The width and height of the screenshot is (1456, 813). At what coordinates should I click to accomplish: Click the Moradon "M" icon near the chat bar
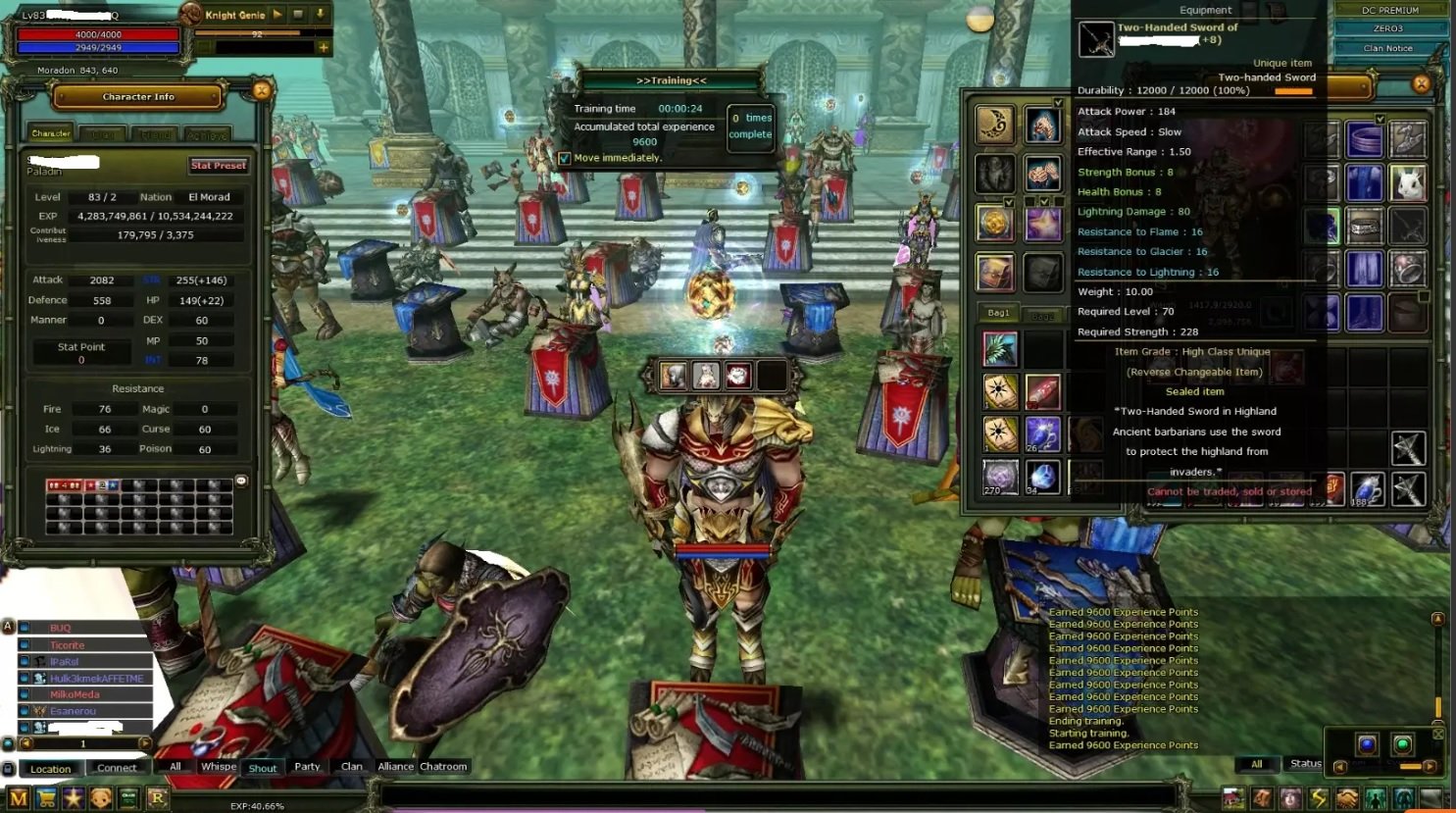point(20,798)
